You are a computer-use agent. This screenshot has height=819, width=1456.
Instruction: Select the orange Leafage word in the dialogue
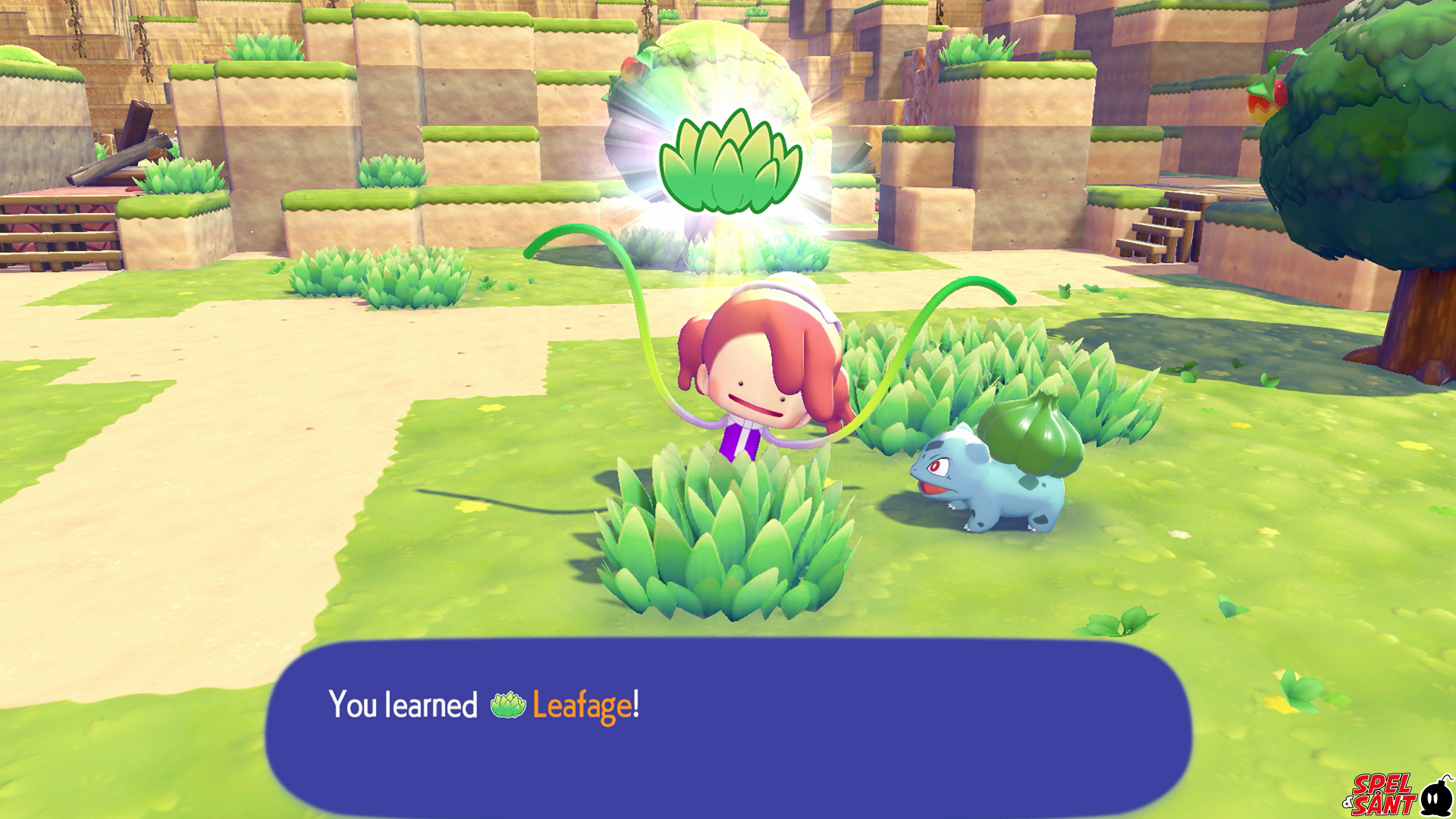[582, 705]
